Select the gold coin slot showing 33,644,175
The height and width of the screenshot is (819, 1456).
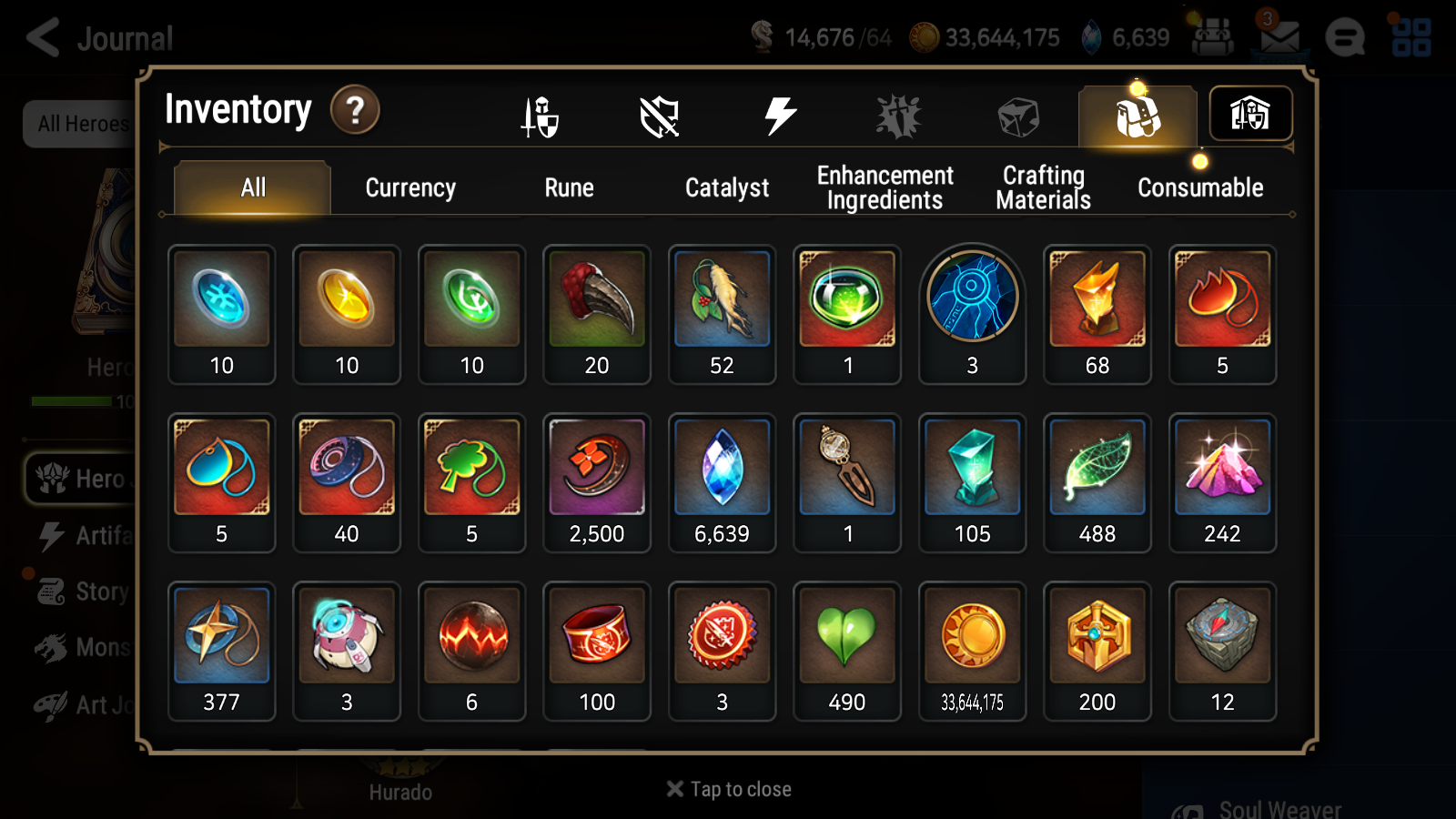coord(972,651)
